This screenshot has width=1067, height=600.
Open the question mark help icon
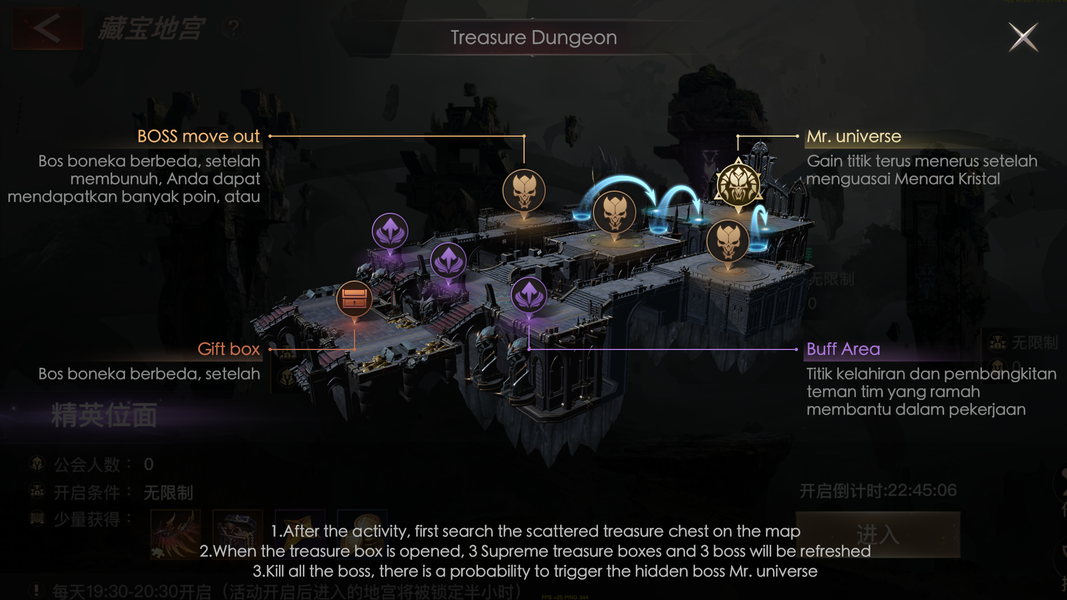[233, 28]
